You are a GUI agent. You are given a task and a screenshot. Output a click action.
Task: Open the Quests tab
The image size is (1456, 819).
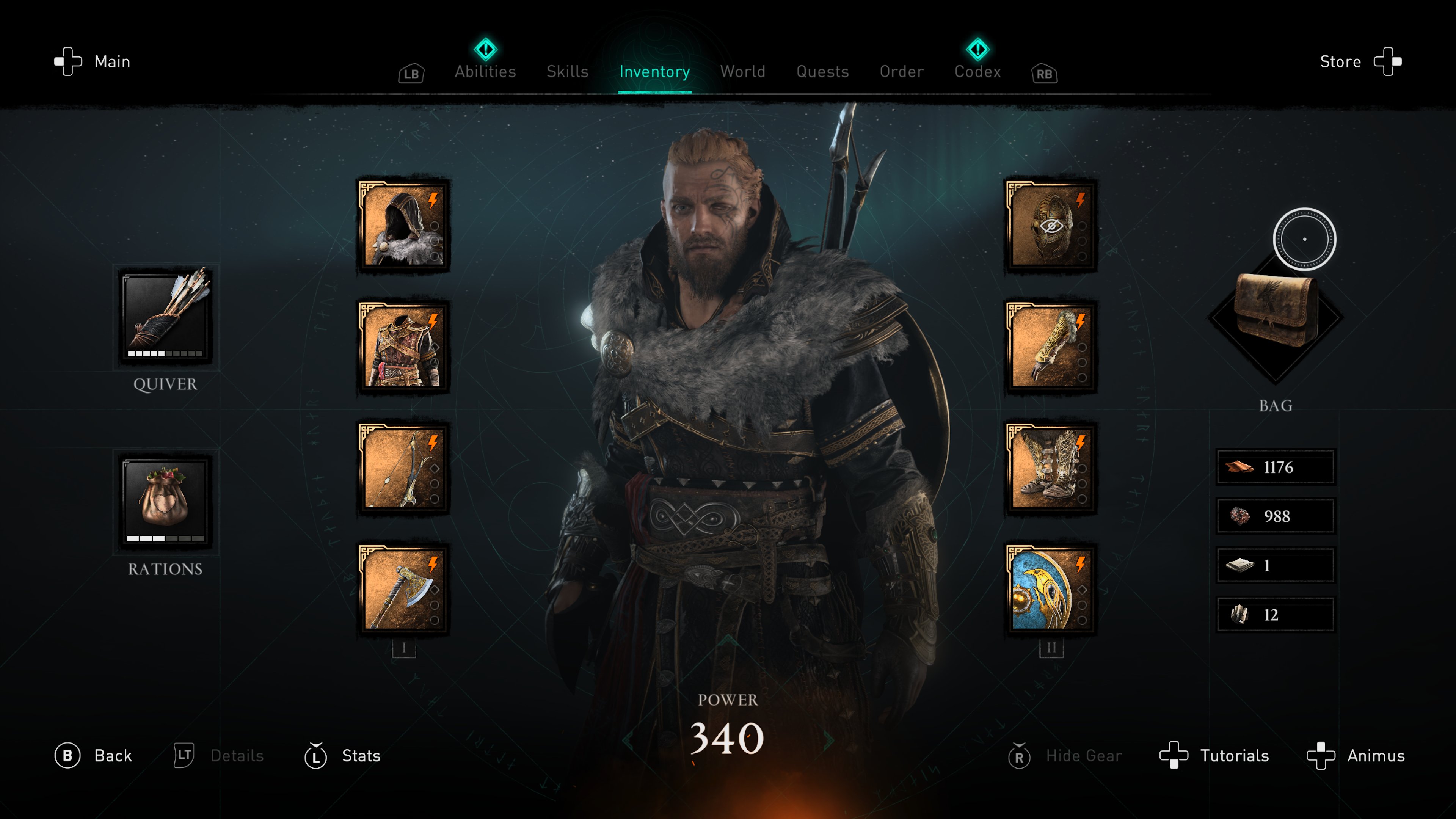[x=822, y=71]
